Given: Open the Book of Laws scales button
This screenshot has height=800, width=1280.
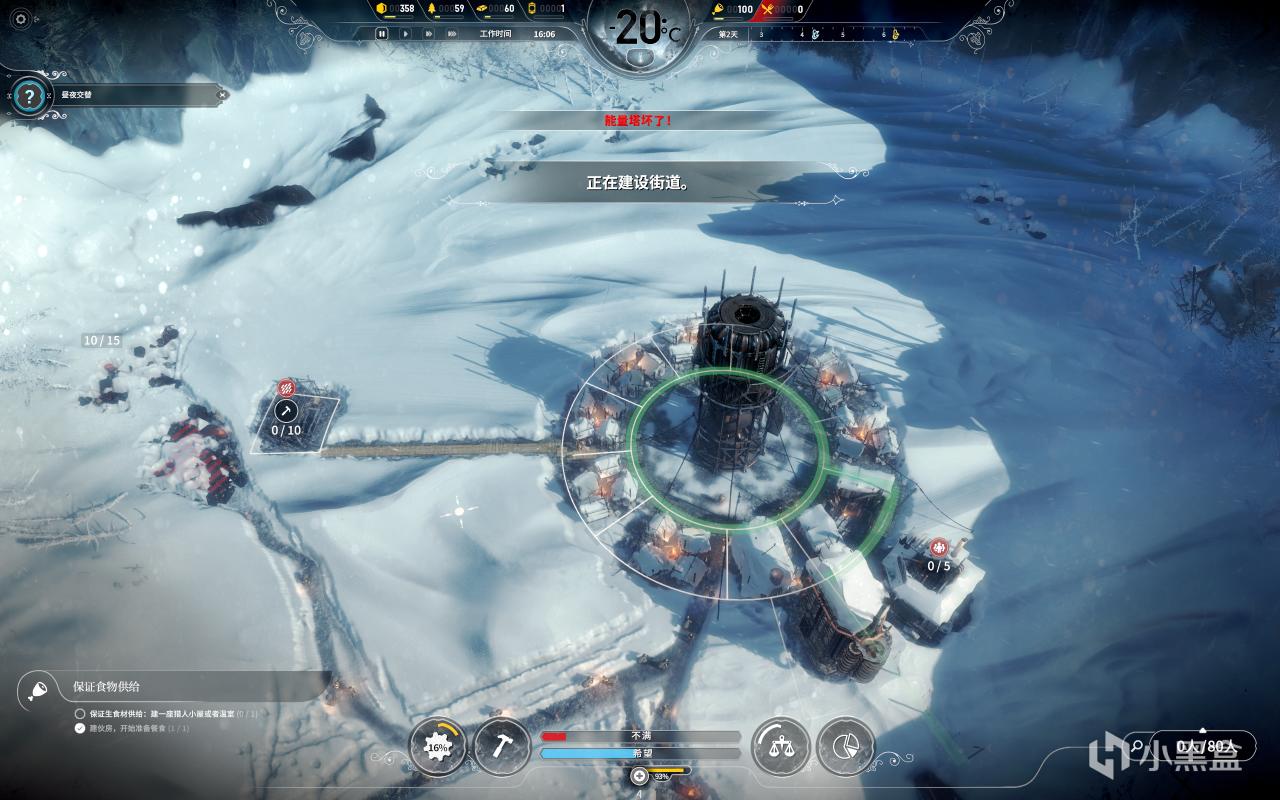Looking at the screenshot, I should (778, 746).
